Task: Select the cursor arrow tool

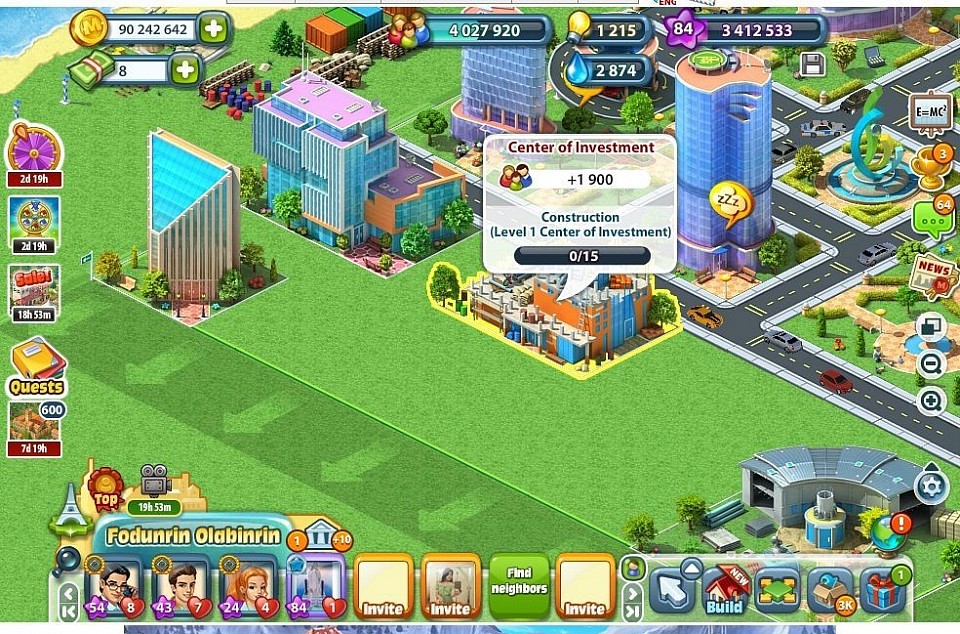Action: (x=671, y=590)
